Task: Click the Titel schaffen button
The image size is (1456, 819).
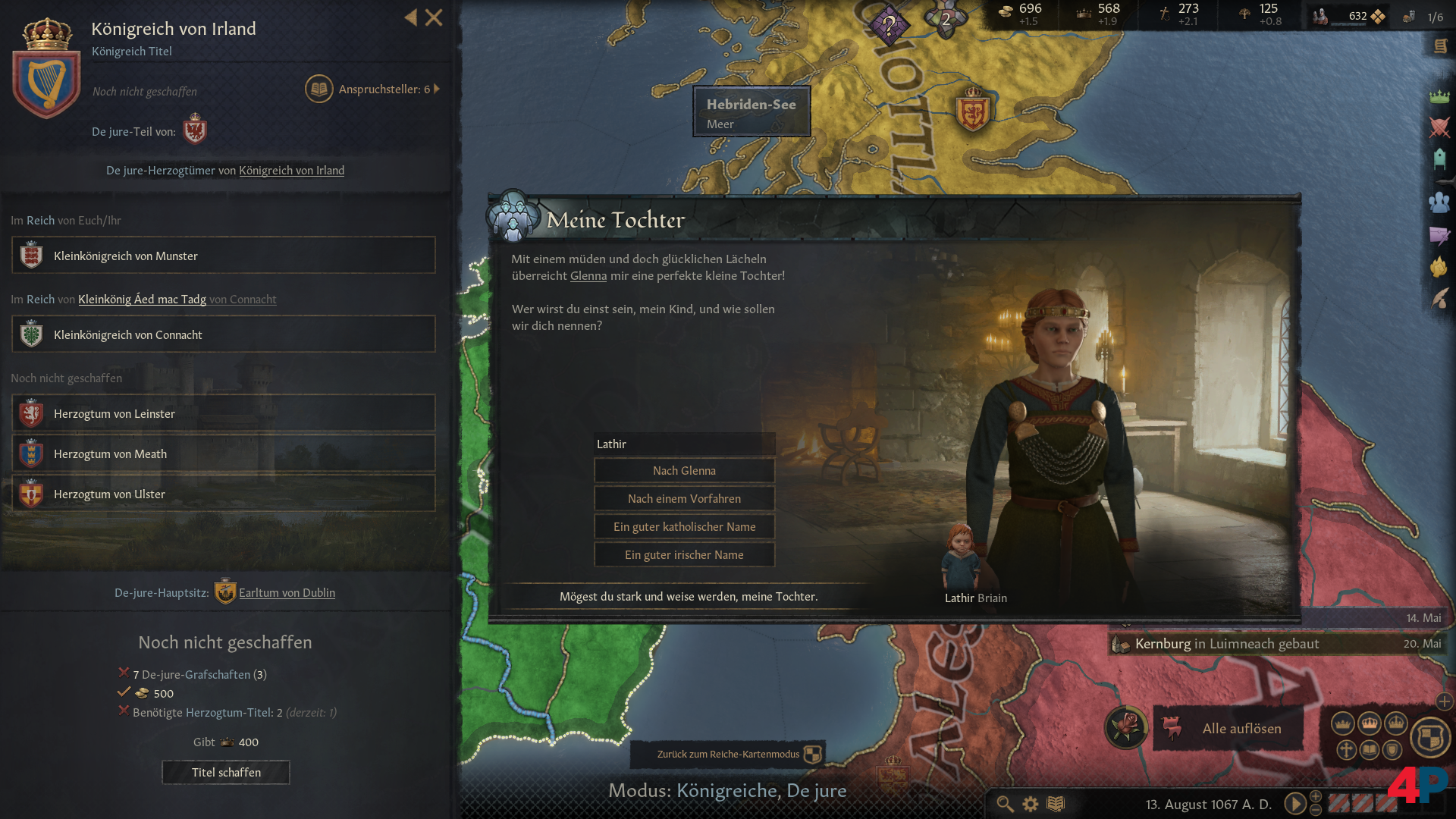Action: pyautogui.click(x=226, y=772)
